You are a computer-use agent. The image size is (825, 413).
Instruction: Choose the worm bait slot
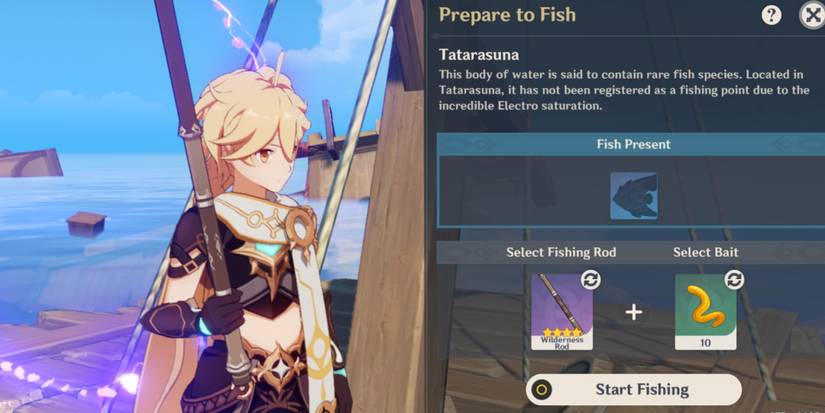point(705,311)
